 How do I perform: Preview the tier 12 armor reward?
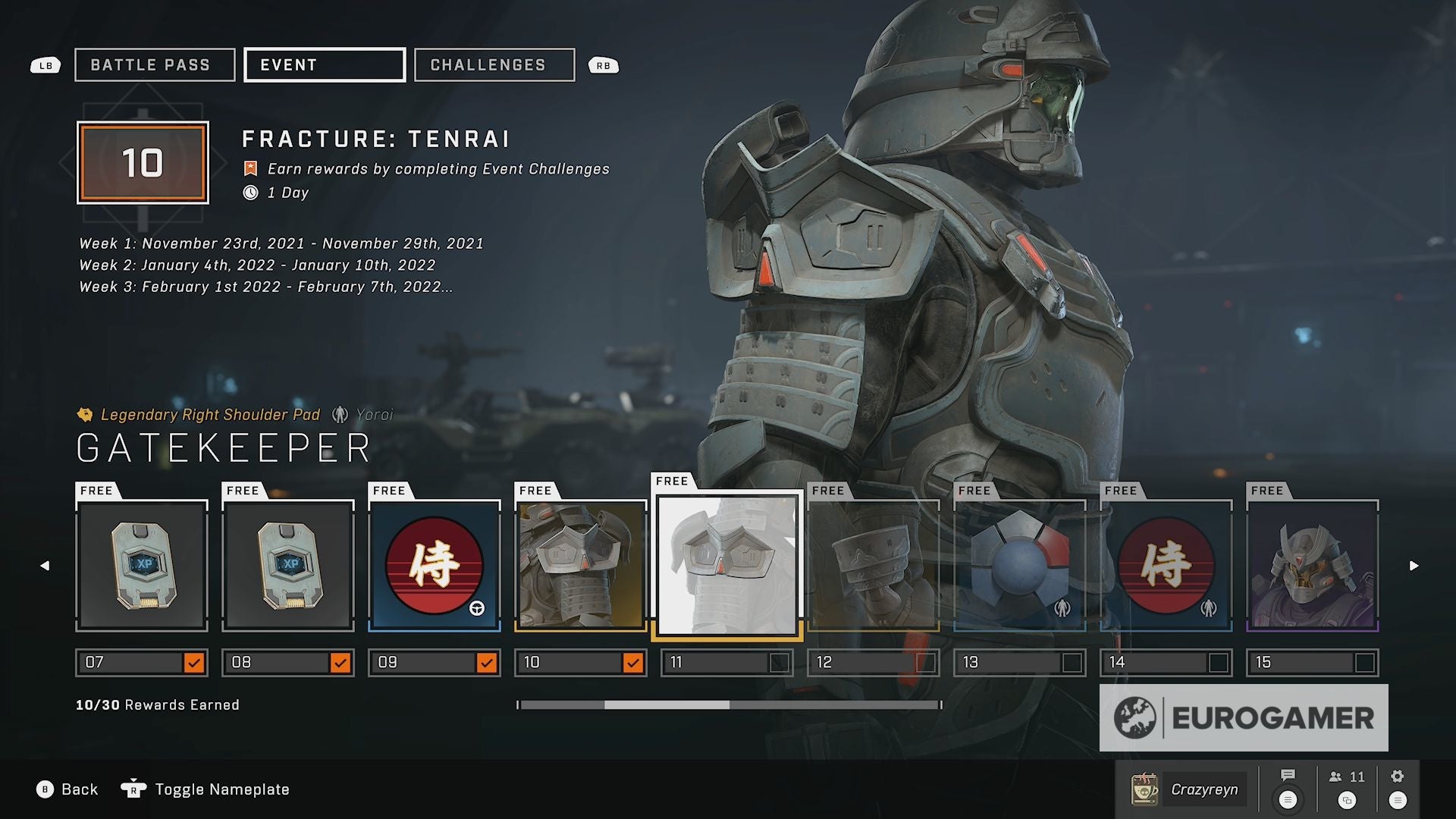[x=874, y=566]
